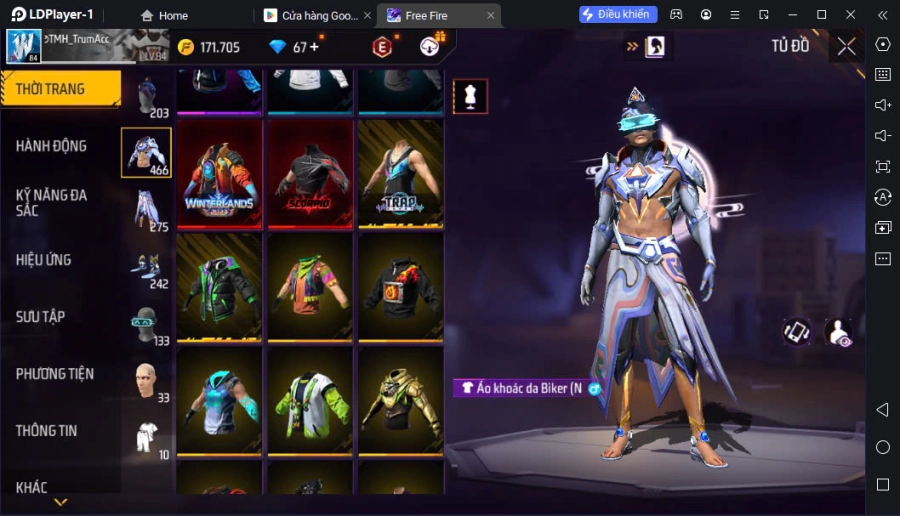Open the tops subcategory with 466 items

pyautogui.click(x=146, y=153)
